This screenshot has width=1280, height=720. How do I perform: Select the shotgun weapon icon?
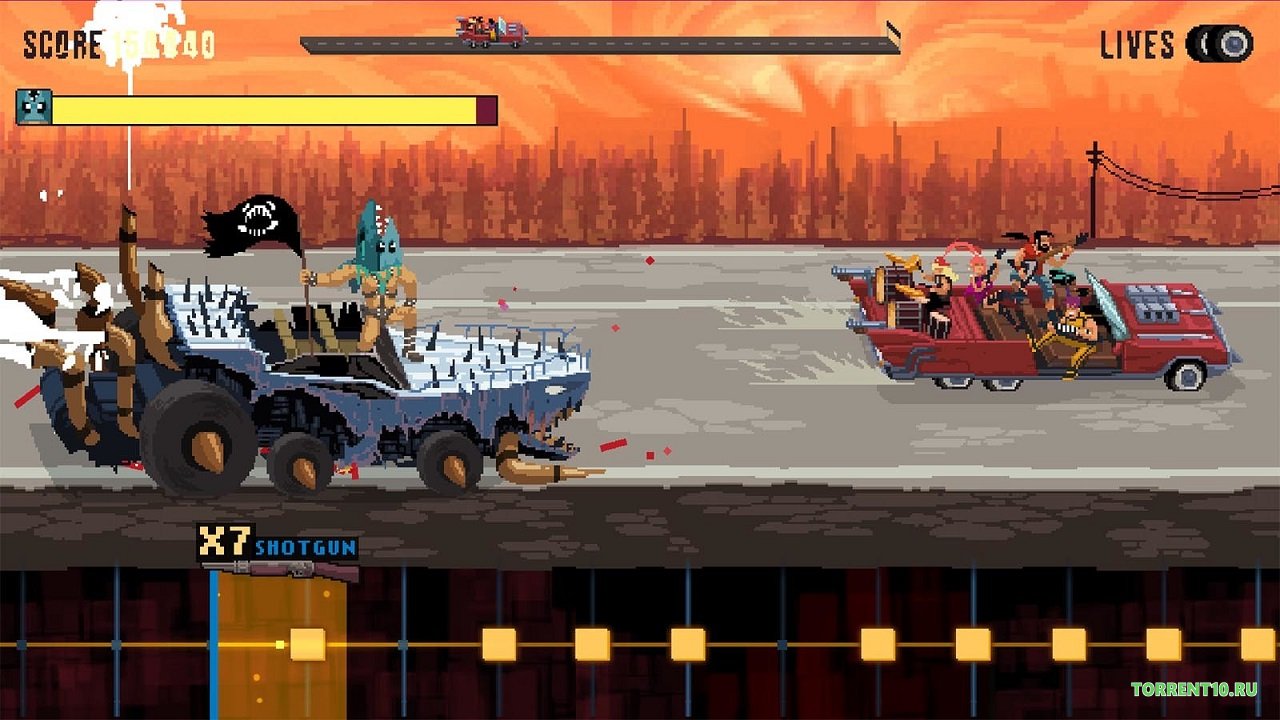(x=280, y=571)
